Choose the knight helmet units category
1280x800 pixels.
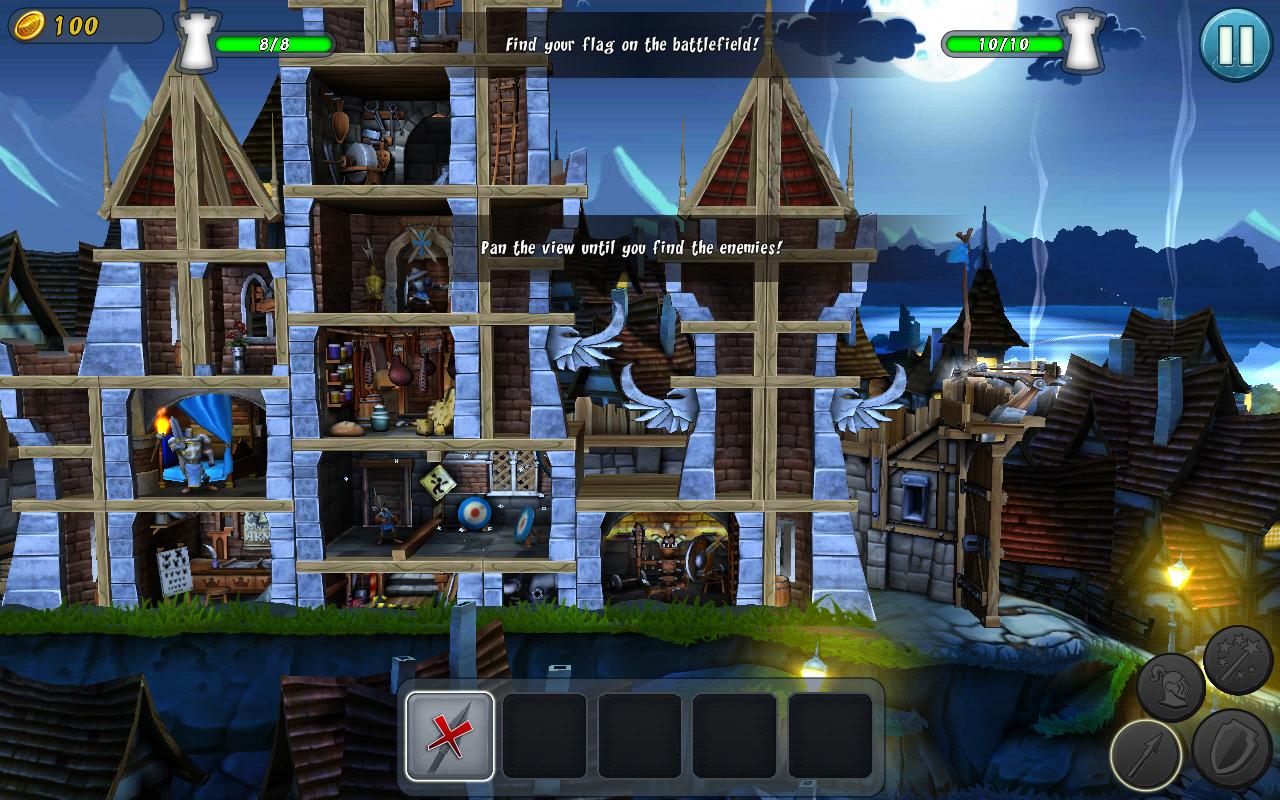[x=1171, y=687]
